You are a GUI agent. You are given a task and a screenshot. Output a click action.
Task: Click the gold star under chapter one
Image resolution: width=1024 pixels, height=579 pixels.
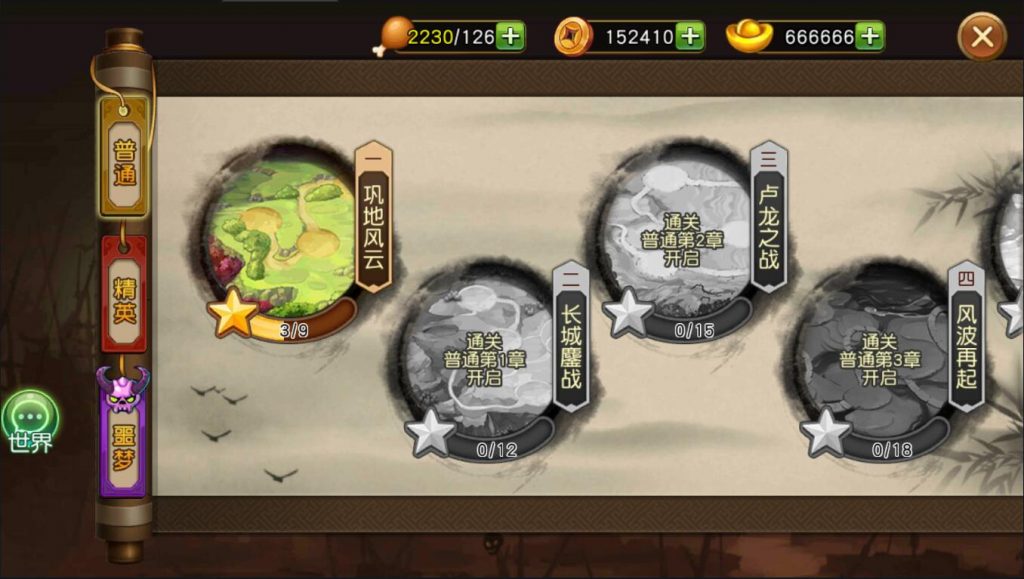(233, 314)
